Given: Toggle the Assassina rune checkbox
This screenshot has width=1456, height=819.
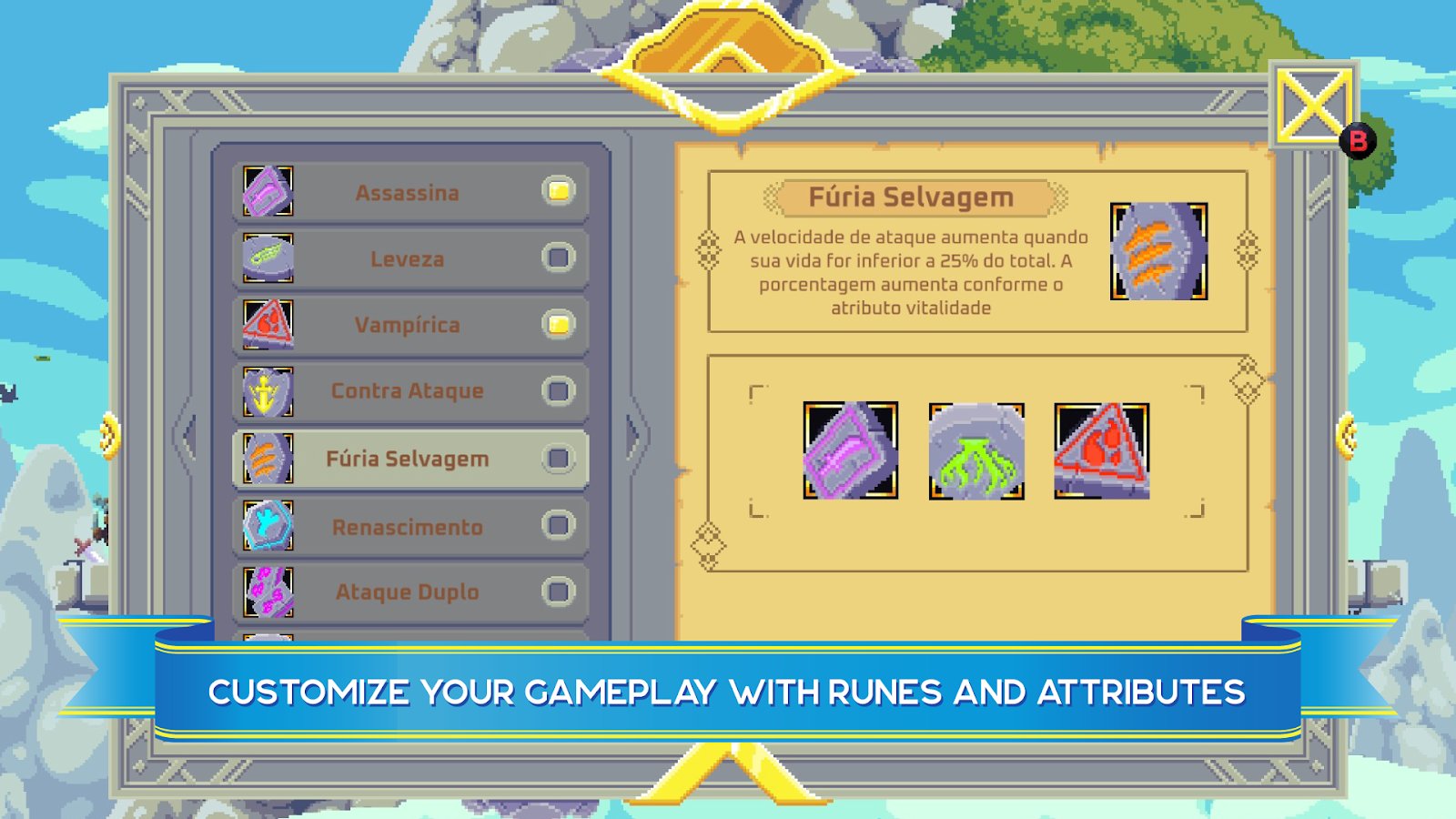Looking at the screenshot, I should click(559, 191).
